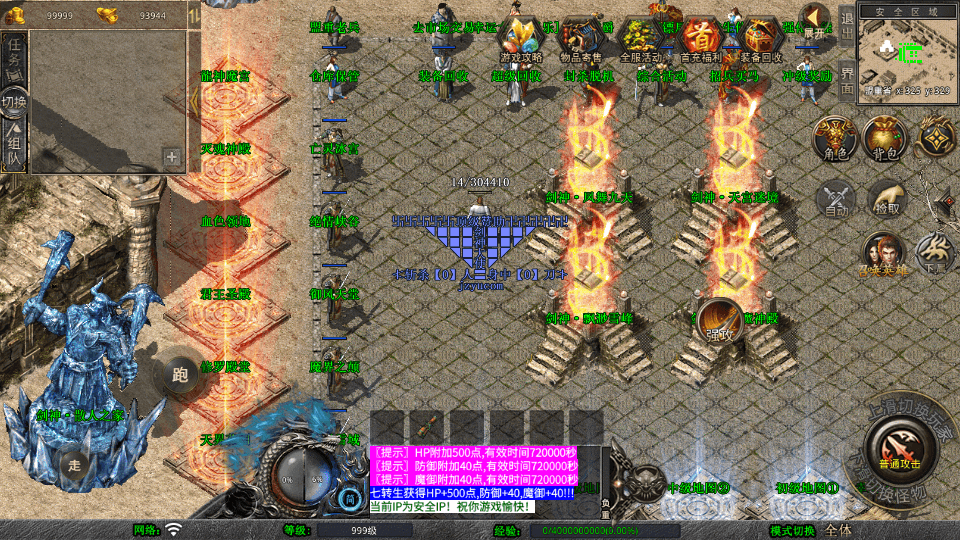Click the plus button in quest panel

pyautogui.click(x=172, y=157)
